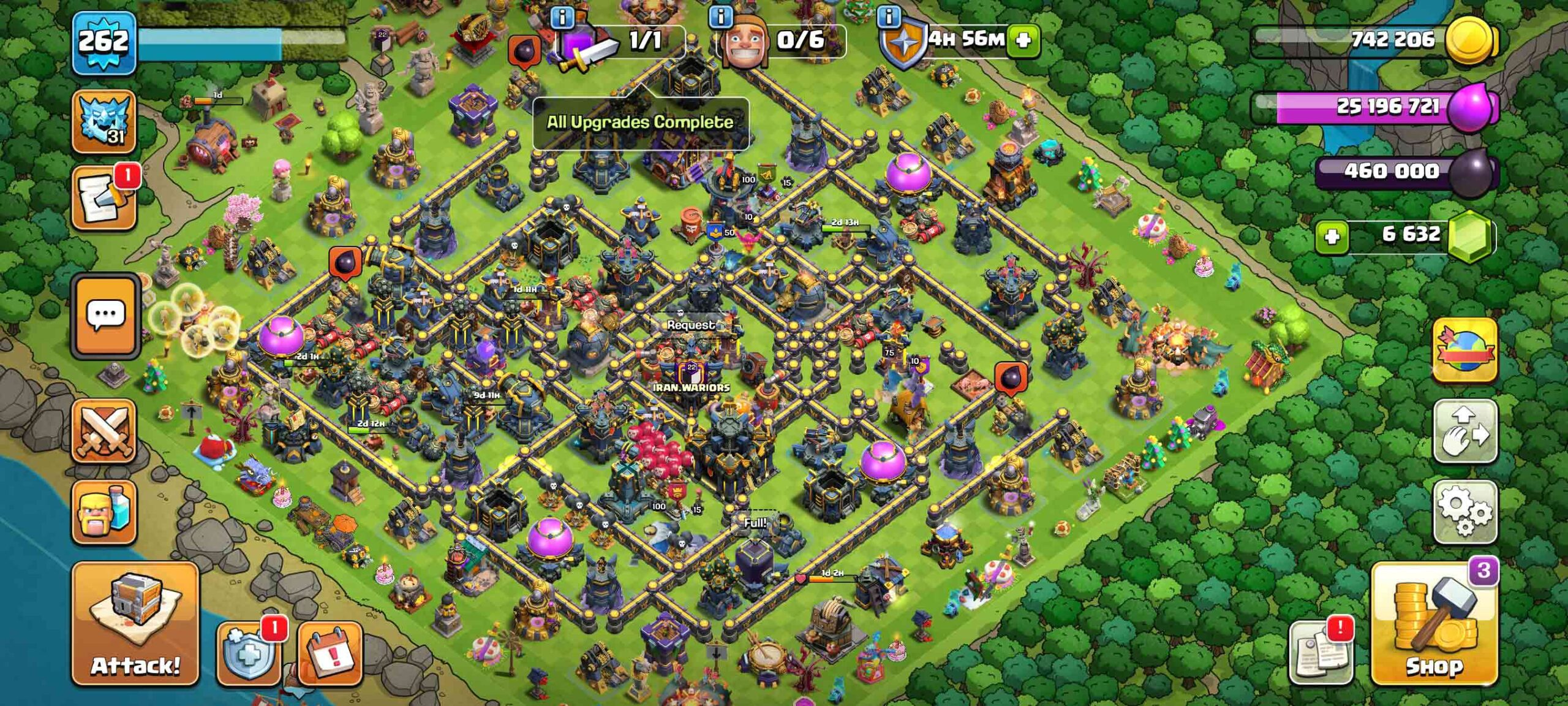Screen dimensions: 1568x706
Task: View info for the magic sword boost
Action: (x=562, y=18)
